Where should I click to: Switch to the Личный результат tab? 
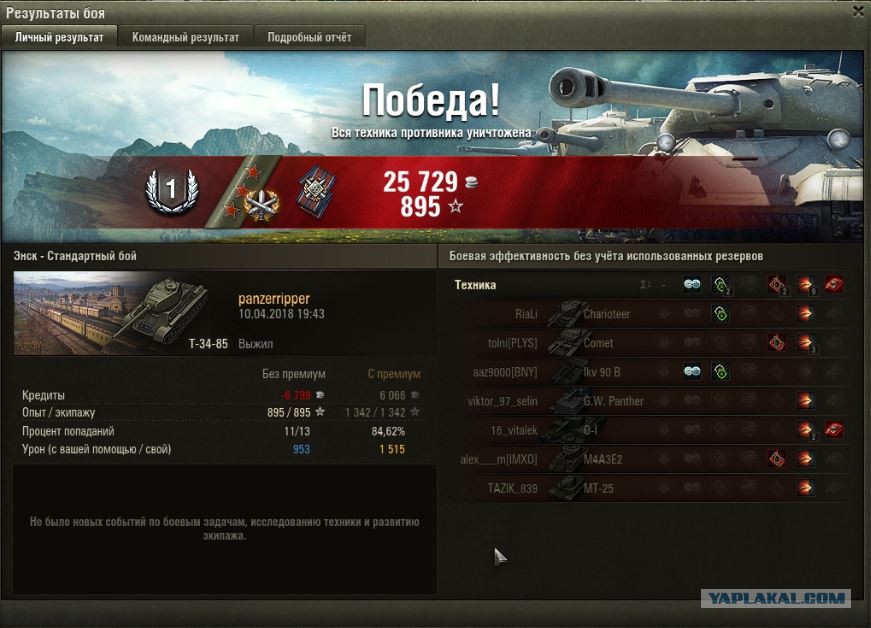coord(59,37)
